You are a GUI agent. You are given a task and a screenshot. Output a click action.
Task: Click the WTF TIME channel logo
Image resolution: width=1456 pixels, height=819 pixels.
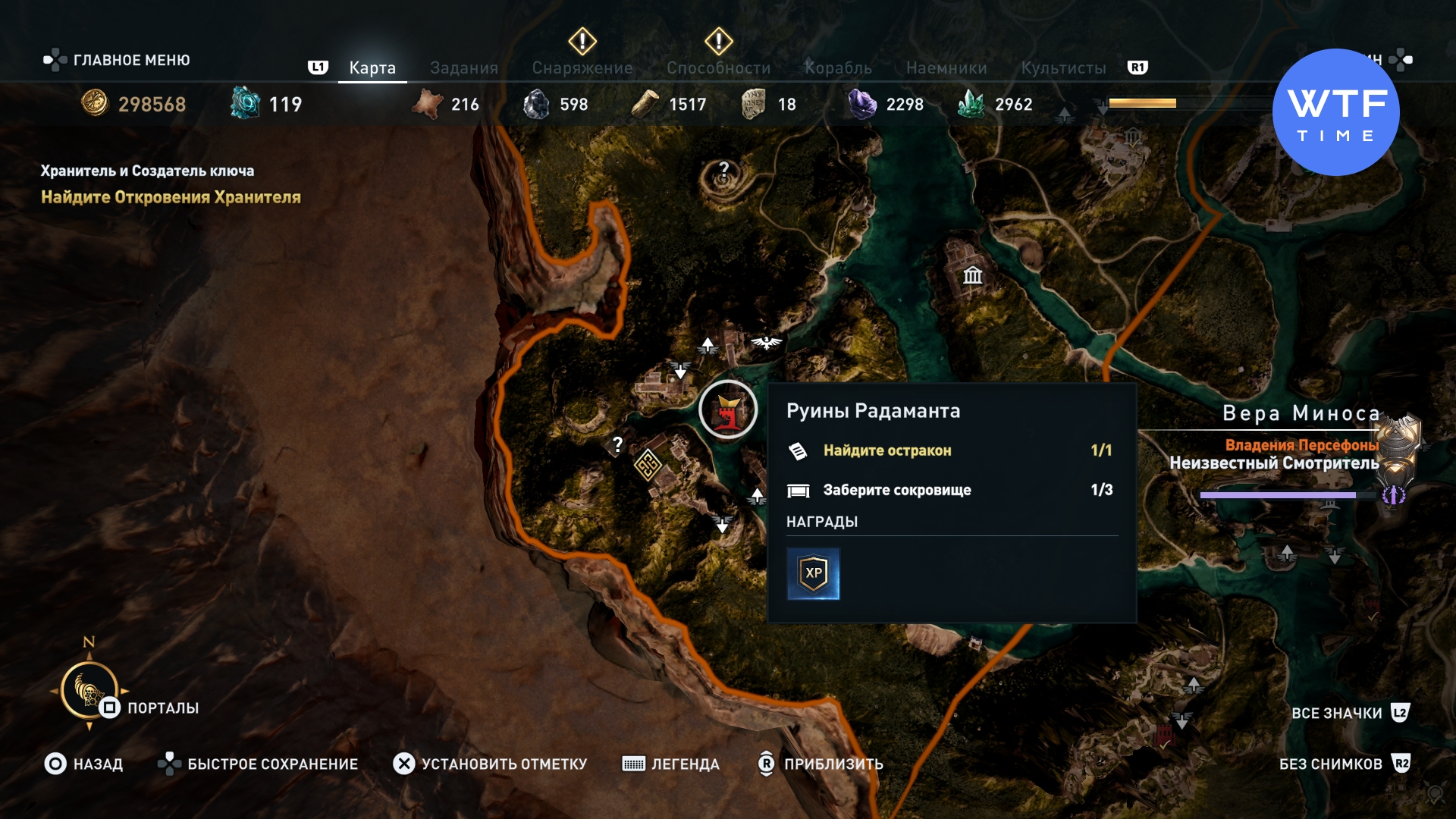click(1335, 112)
